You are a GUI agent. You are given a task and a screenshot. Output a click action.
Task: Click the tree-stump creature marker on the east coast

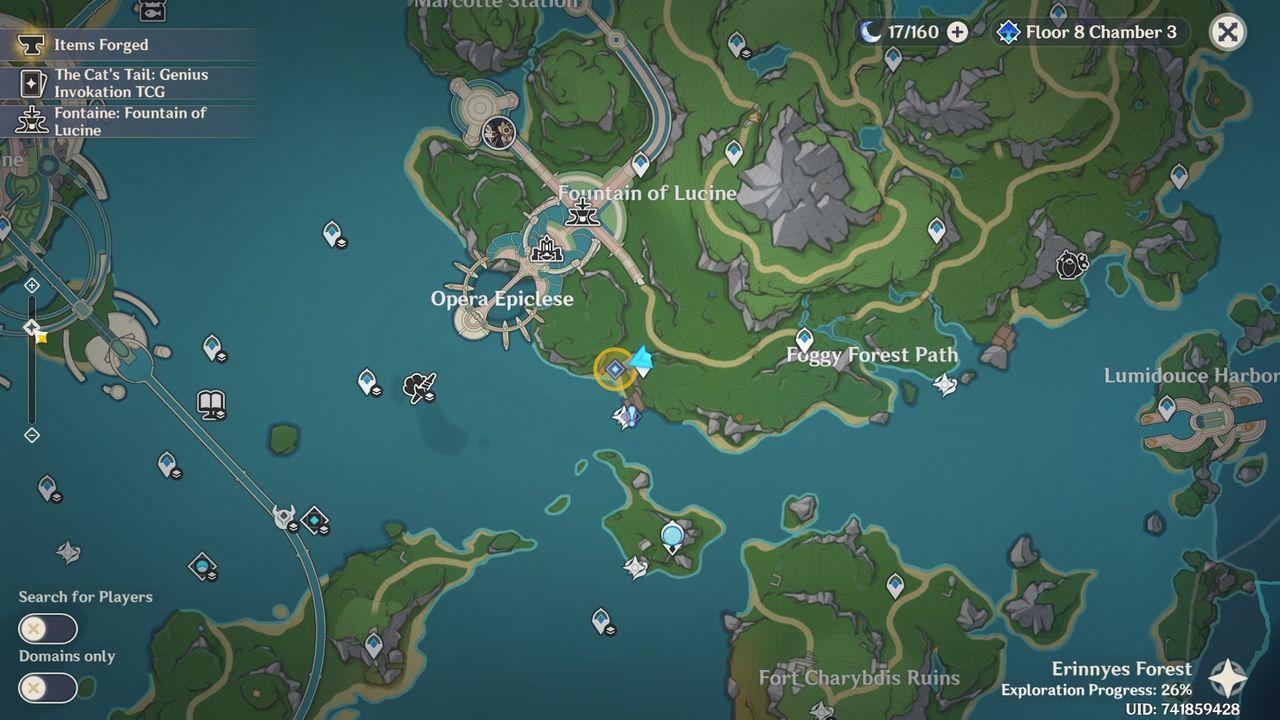[x=1071, y=265]
